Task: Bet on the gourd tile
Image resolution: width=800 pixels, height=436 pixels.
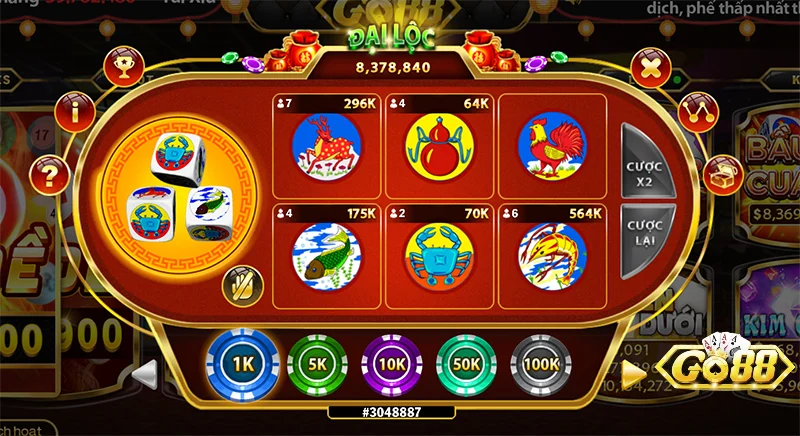Action: pos(439,146)
